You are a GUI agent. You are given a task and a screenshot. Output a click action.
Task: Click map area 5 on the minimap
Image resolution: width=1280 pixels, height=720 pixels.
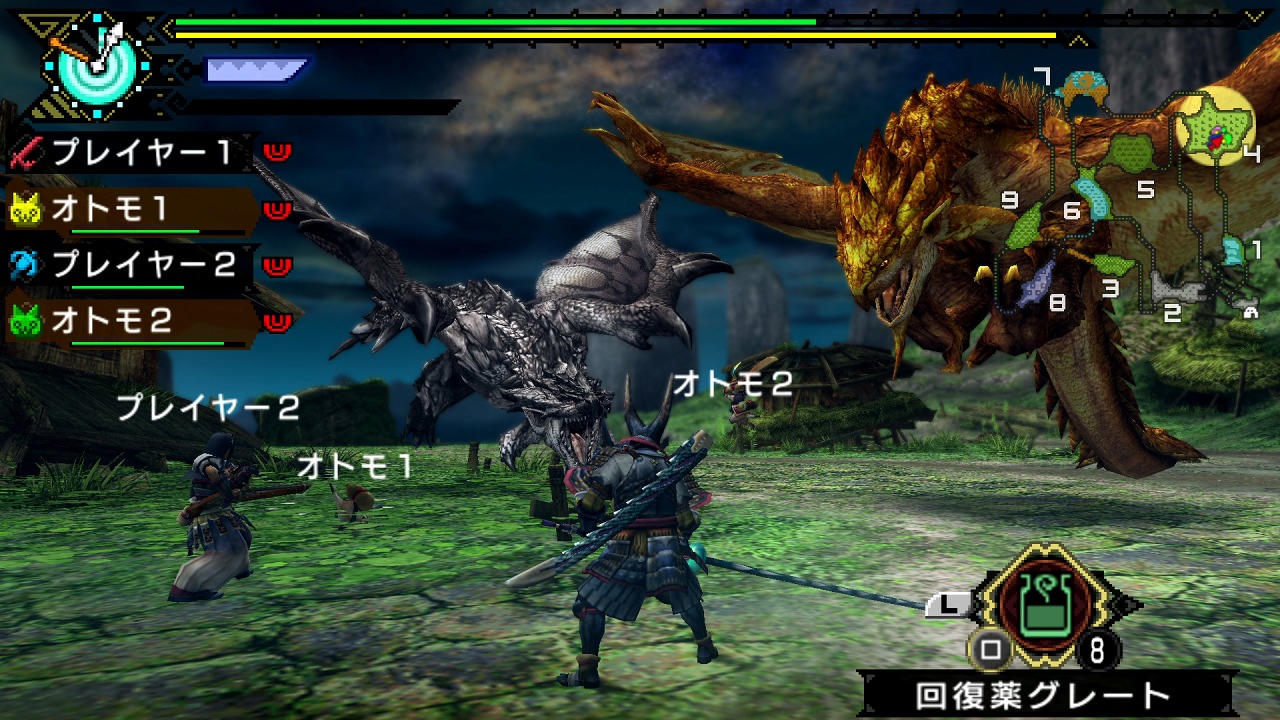point(1144,189)
